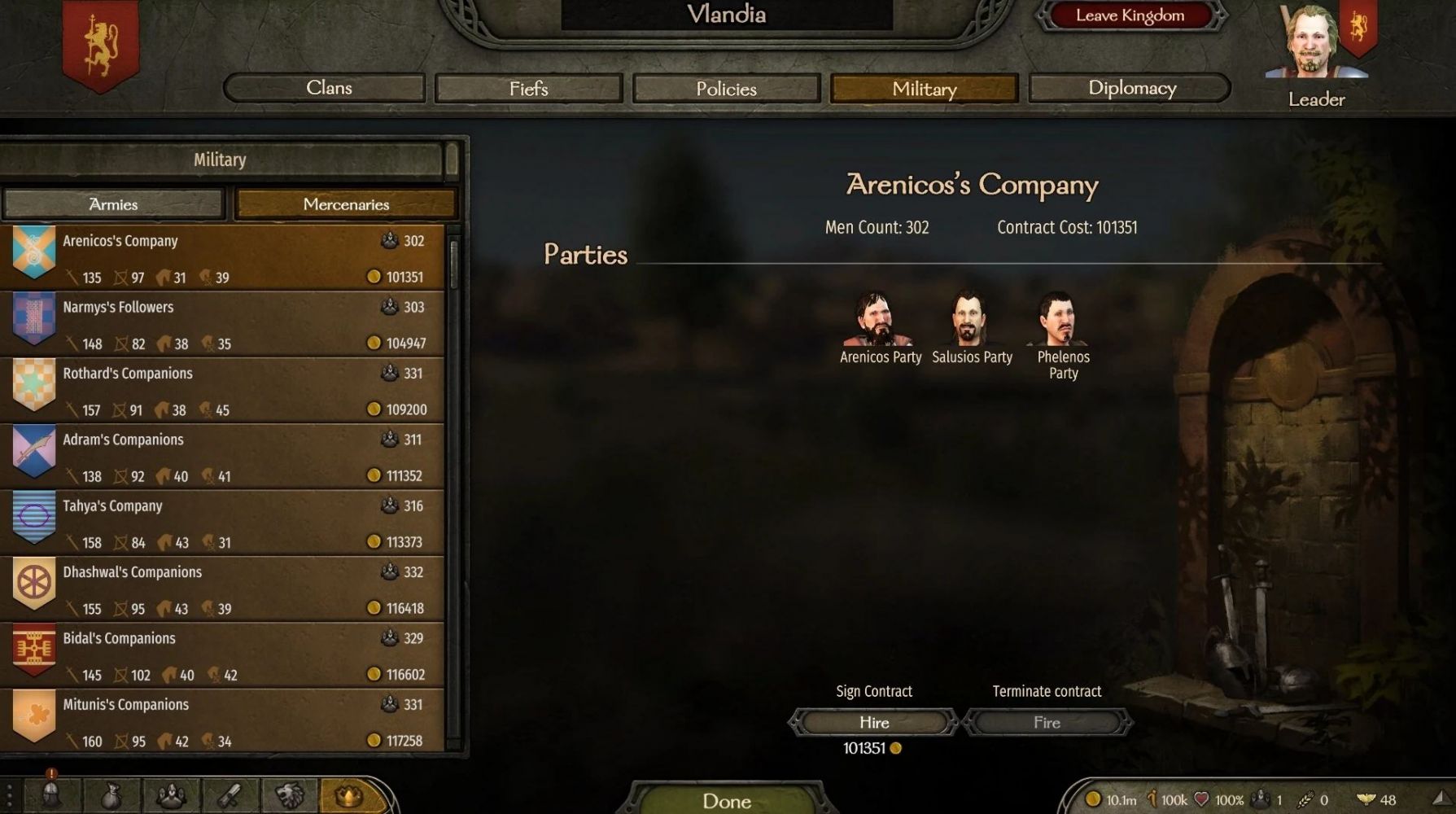Select Dhashwal's Companions mercenary row
The height and width of the screenshot is (814, 1456).
click(228, 589)
